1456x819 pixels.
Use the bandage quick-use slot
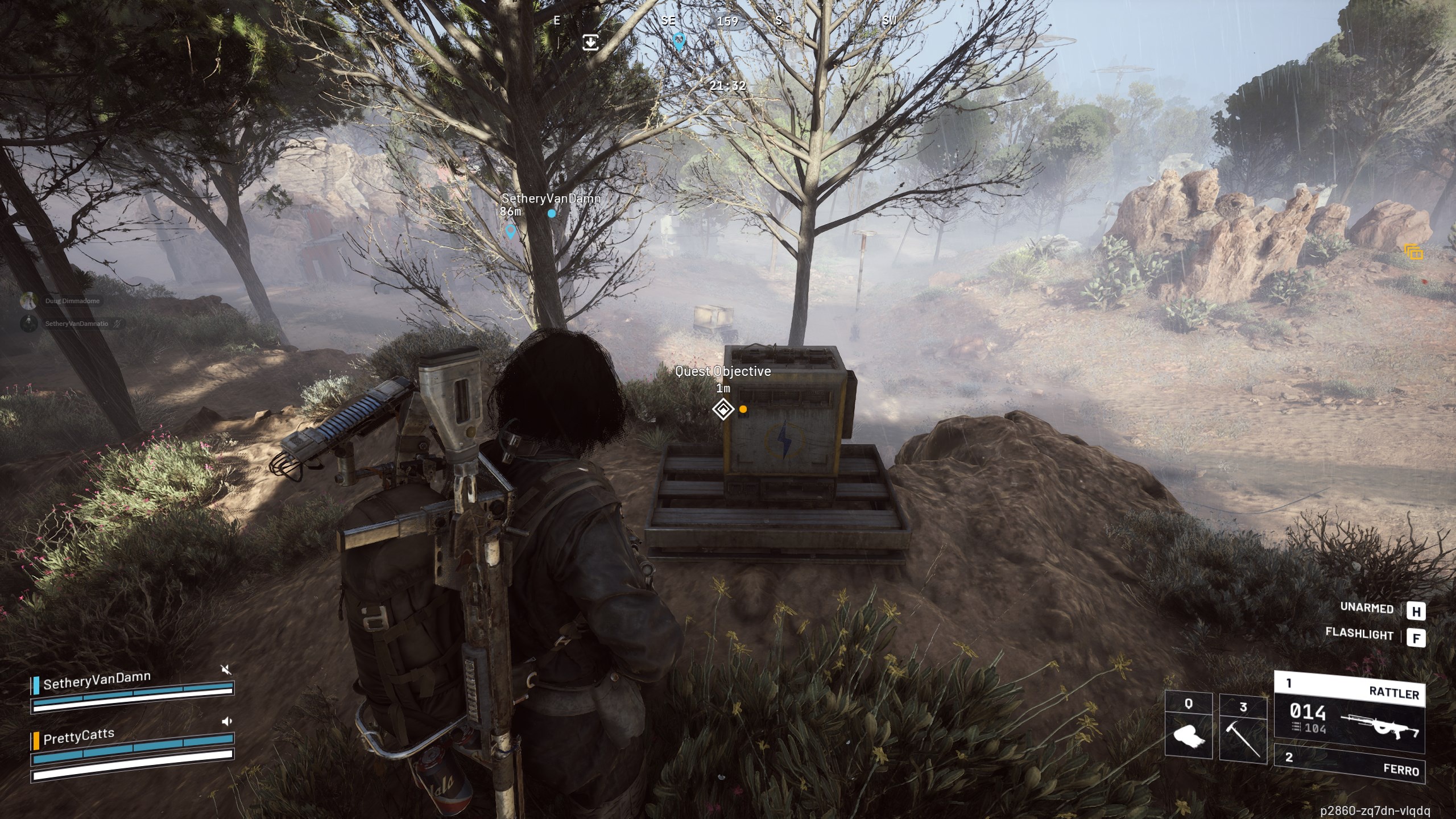click(1188, 729)
